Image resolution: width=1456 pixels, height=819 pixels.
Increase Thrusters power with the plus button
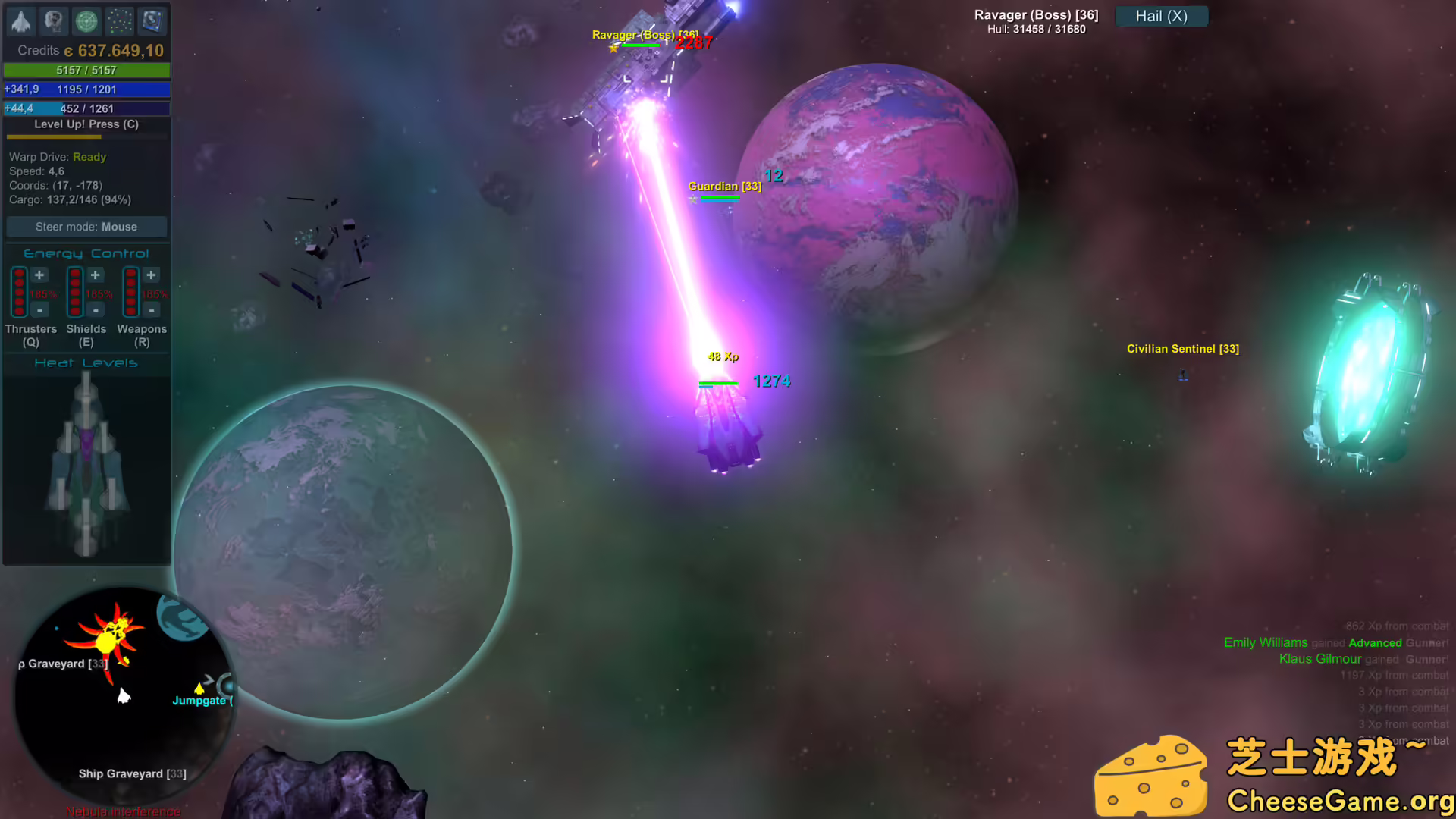(39, 275)
